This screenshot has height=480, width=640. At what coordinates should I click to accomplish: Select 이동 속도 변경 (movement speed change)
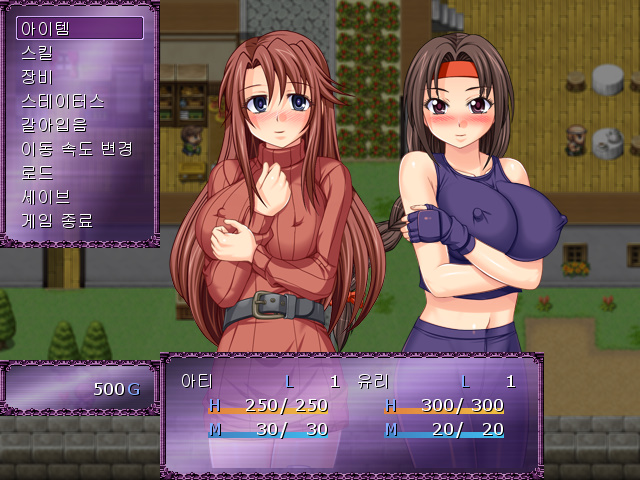click(x=80, y=148)
